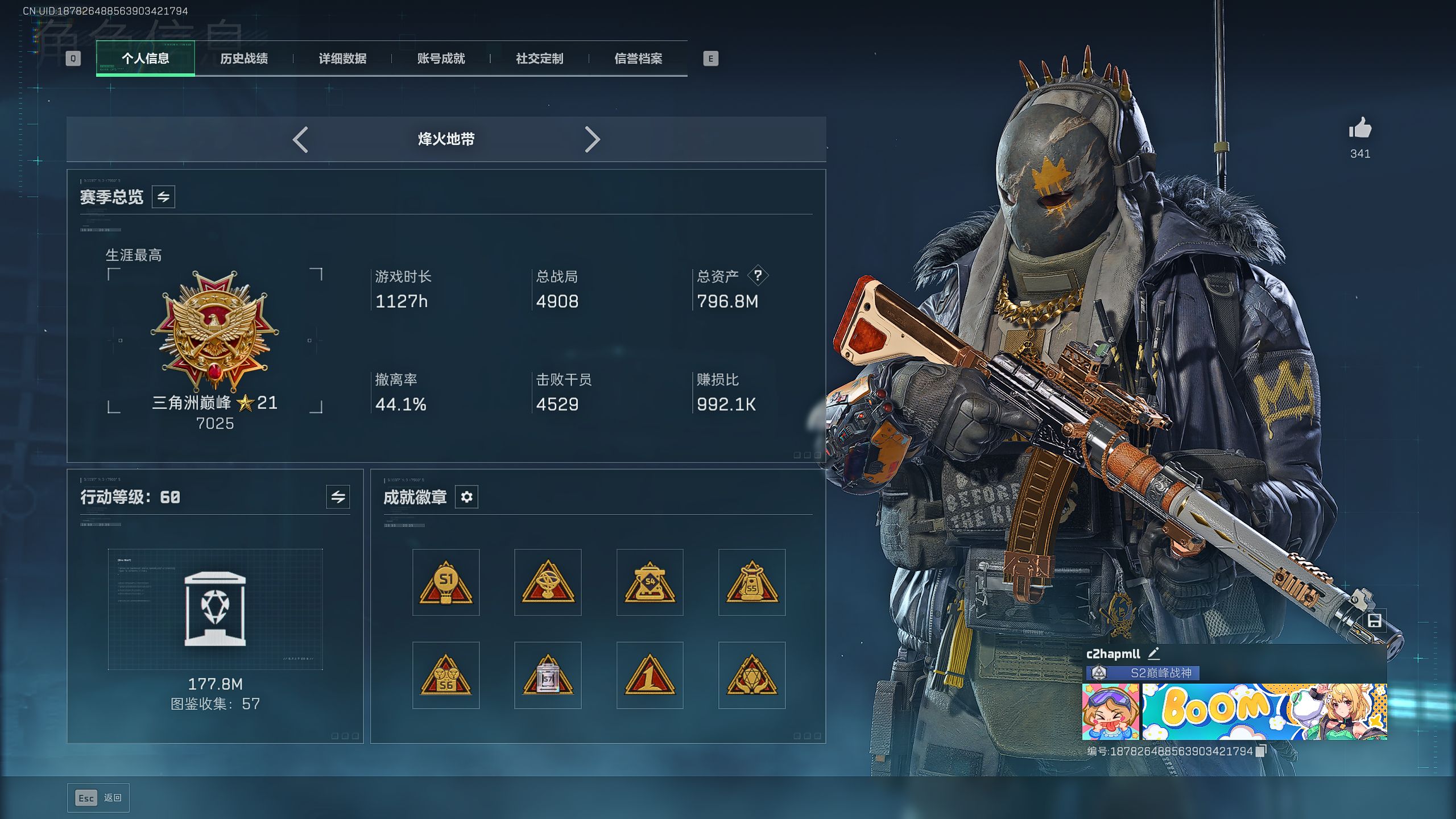Select the number 1 triangle badge
The image size is (1456, 819).
pos(650,676)
